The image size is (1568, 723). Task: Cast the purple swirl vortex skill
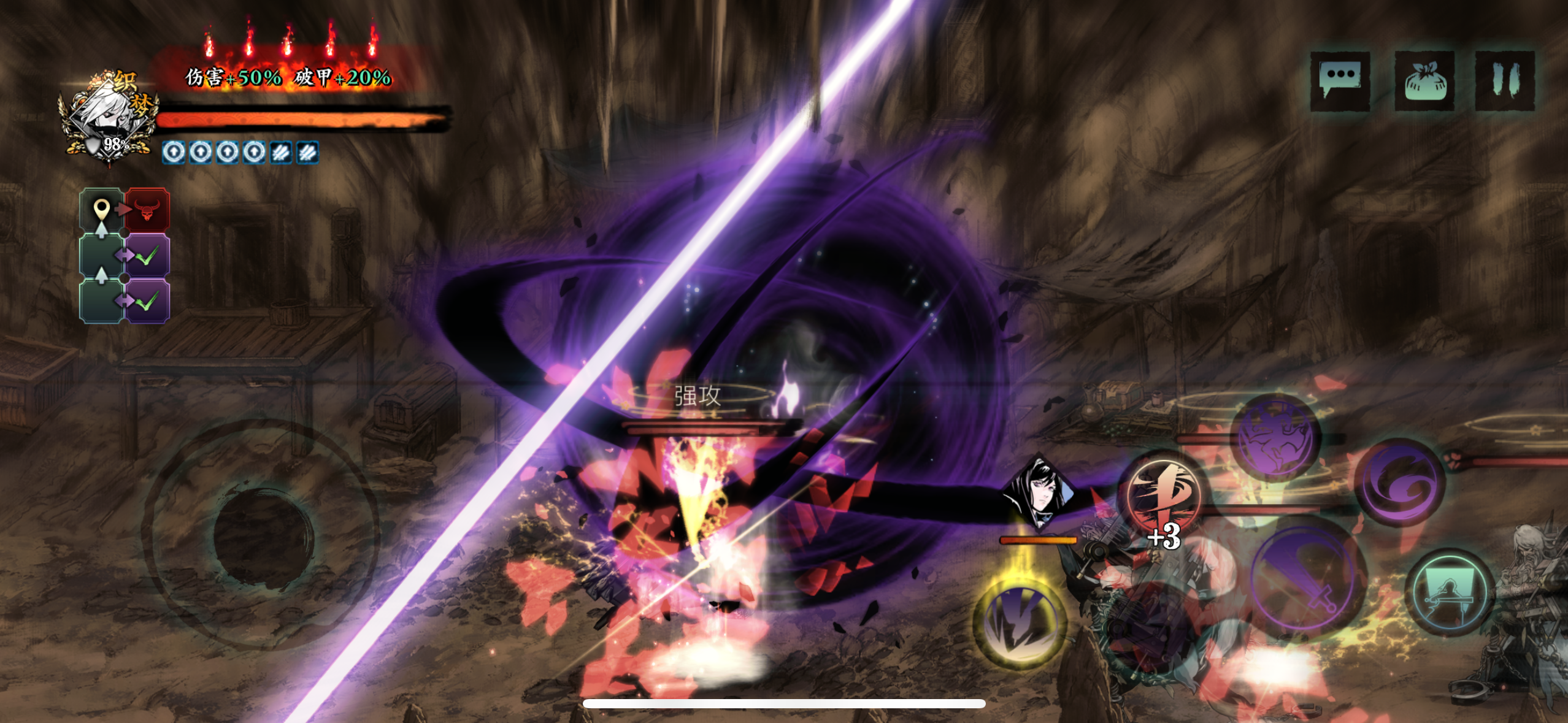click(1400, 482)
